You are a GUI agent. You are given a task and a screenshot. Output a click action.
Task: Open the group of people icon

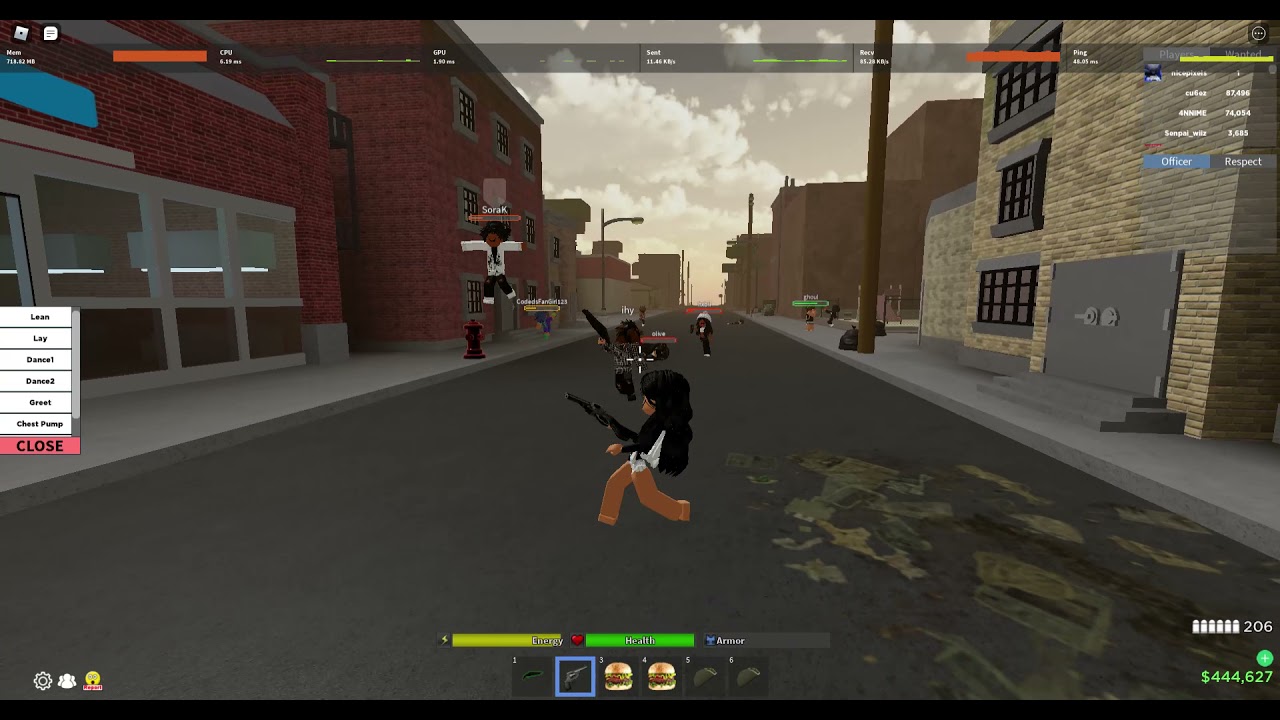[x=67, y=681]
